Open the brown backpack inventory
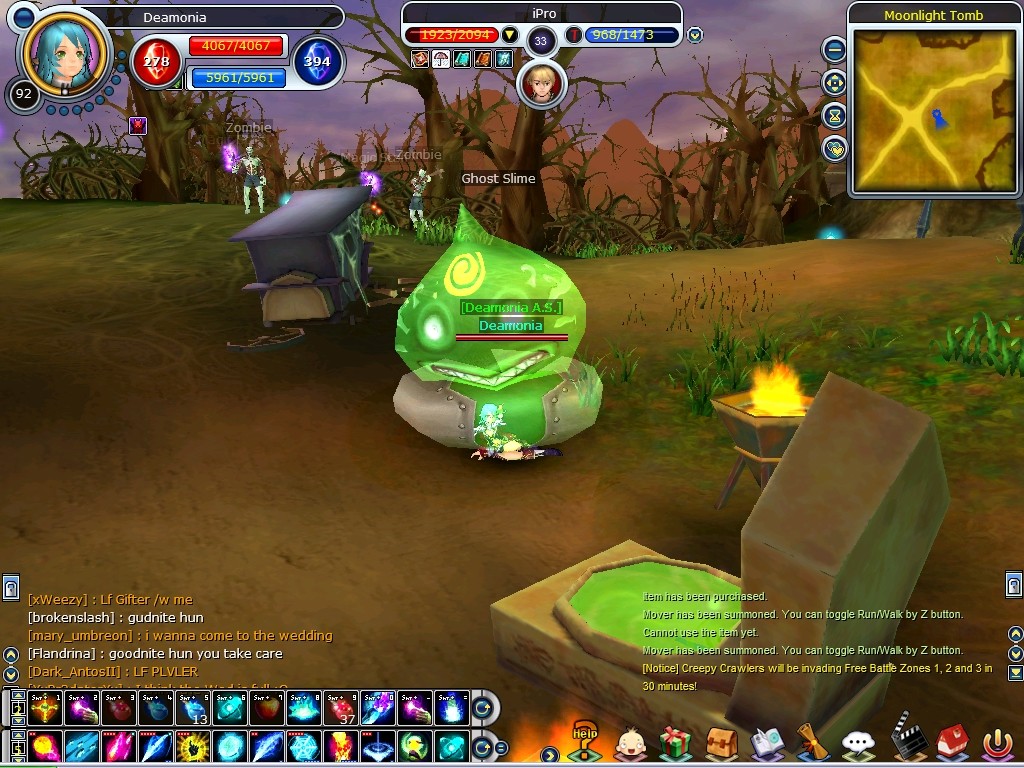The image size is (1024, 768). [722, 743]
